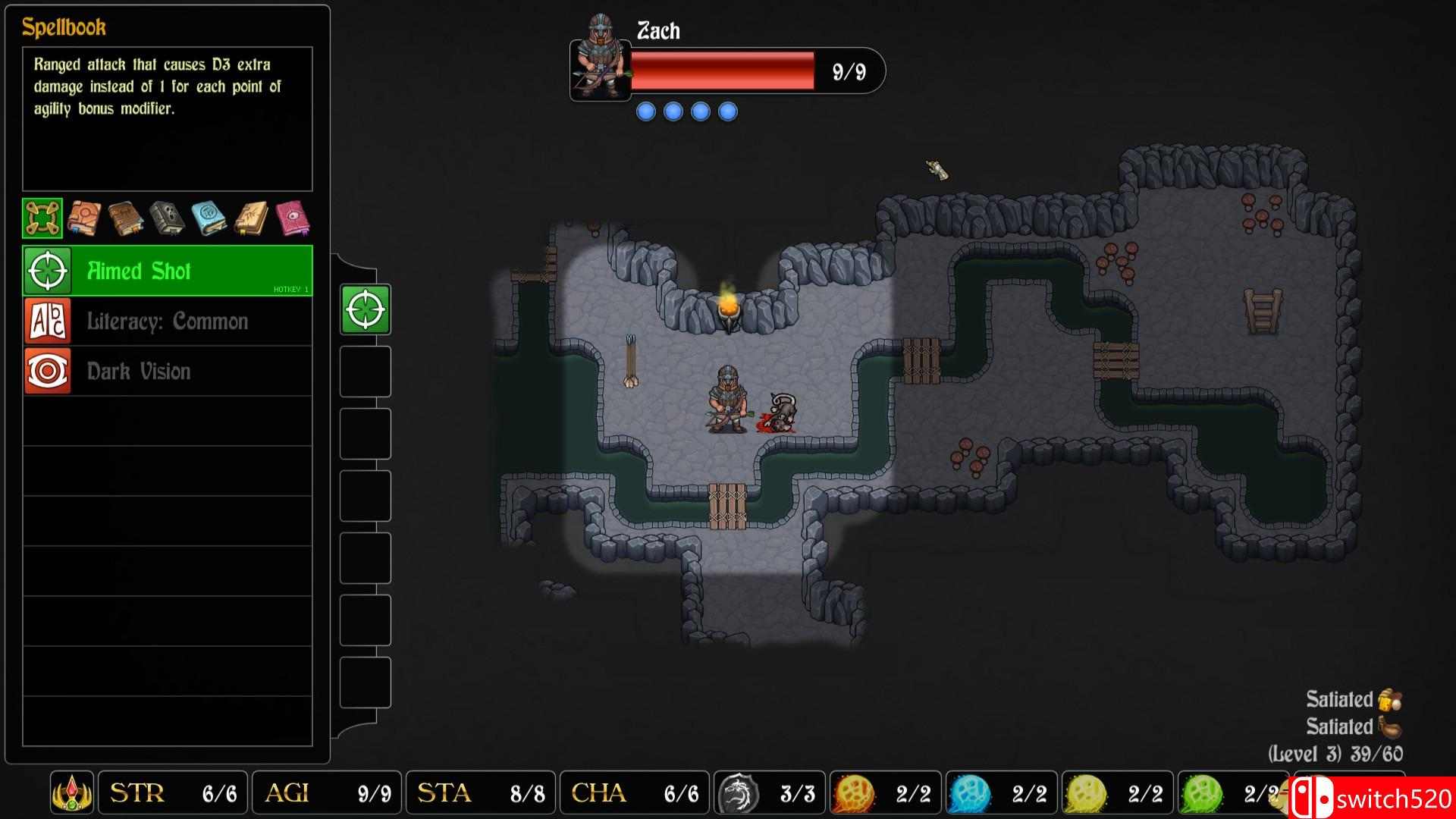Select the Aimed Shot hotkey slot
The image size is (1456, 819).
coord(365,309)
